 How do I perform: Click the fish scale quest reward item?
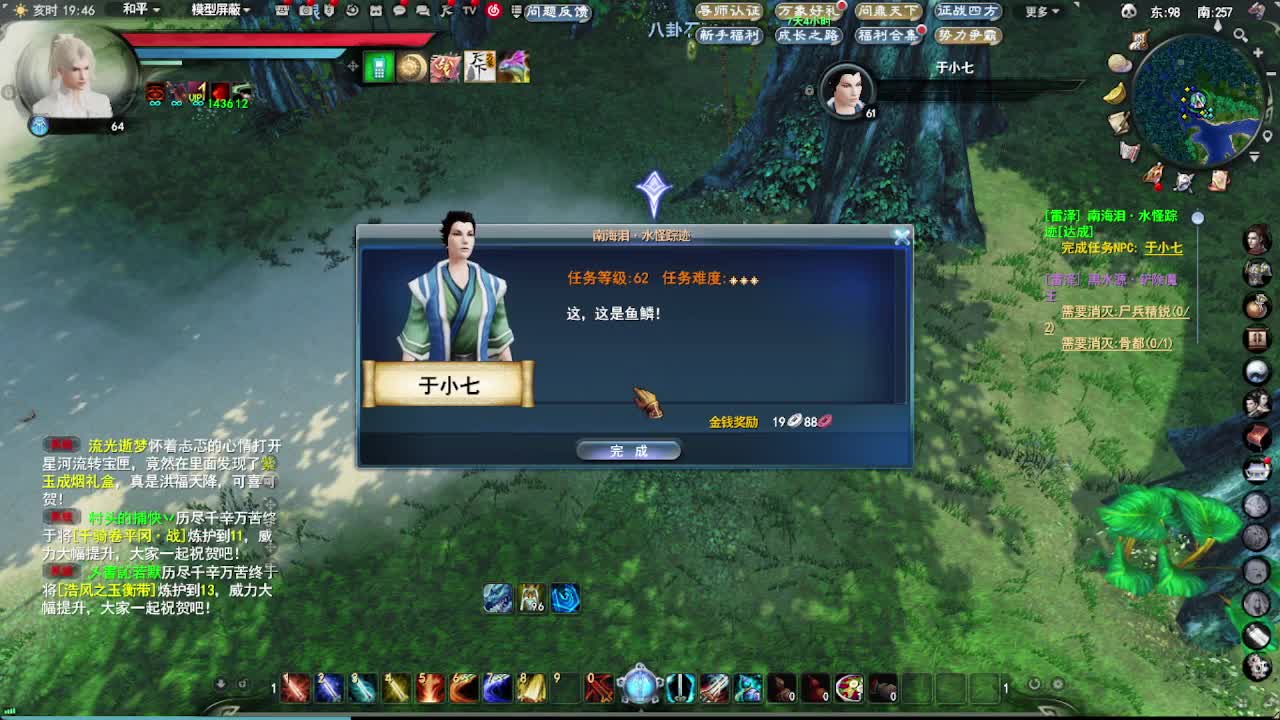(x=650, y=405)
